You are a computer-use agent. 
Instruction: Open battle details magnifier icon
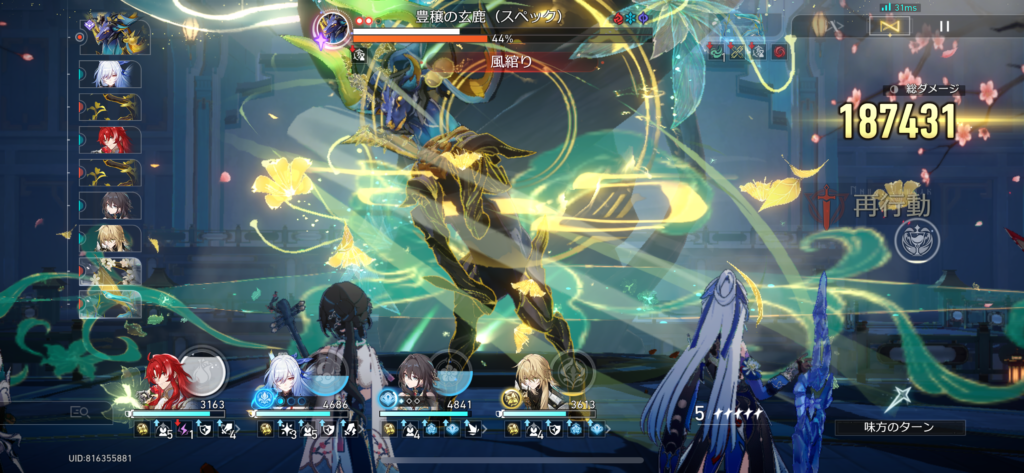pos(79,411)
